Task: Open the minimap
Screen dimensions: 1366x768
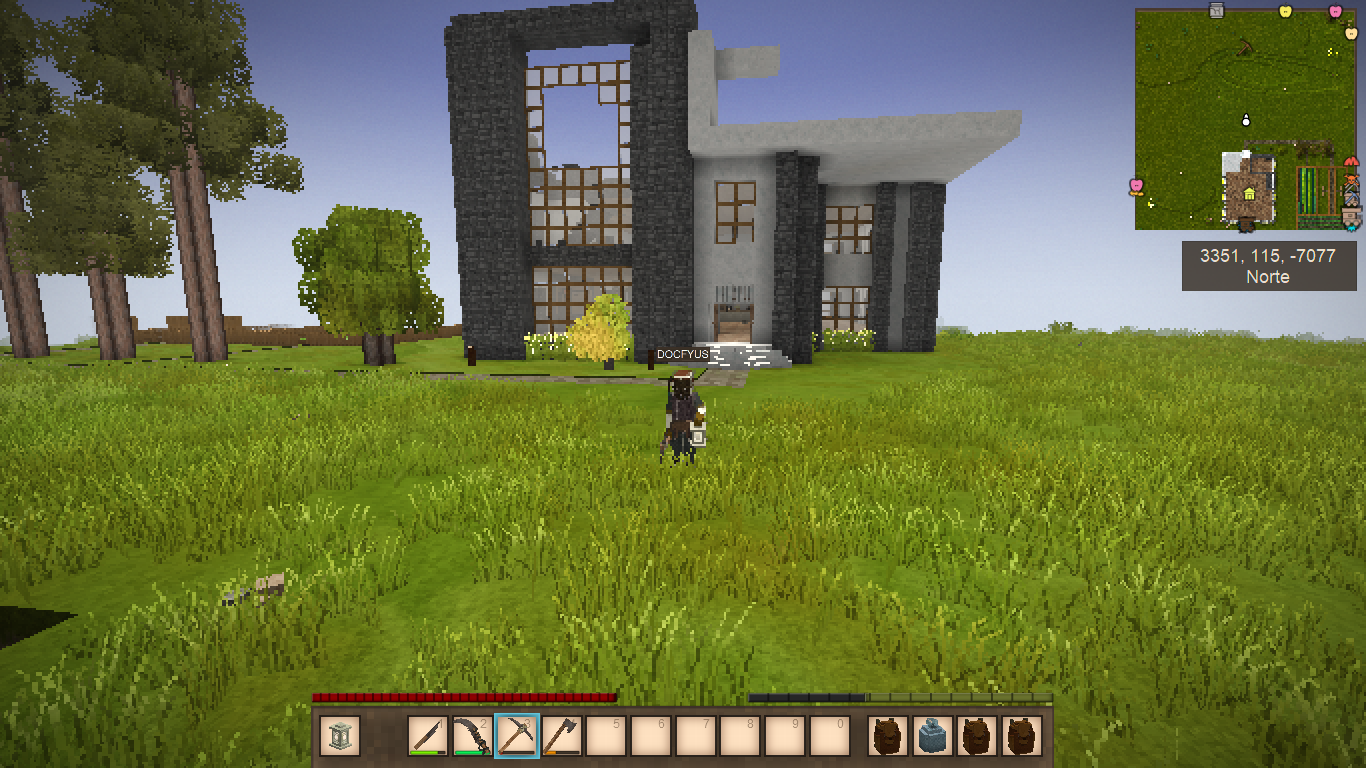Action: coord(1245,120)
